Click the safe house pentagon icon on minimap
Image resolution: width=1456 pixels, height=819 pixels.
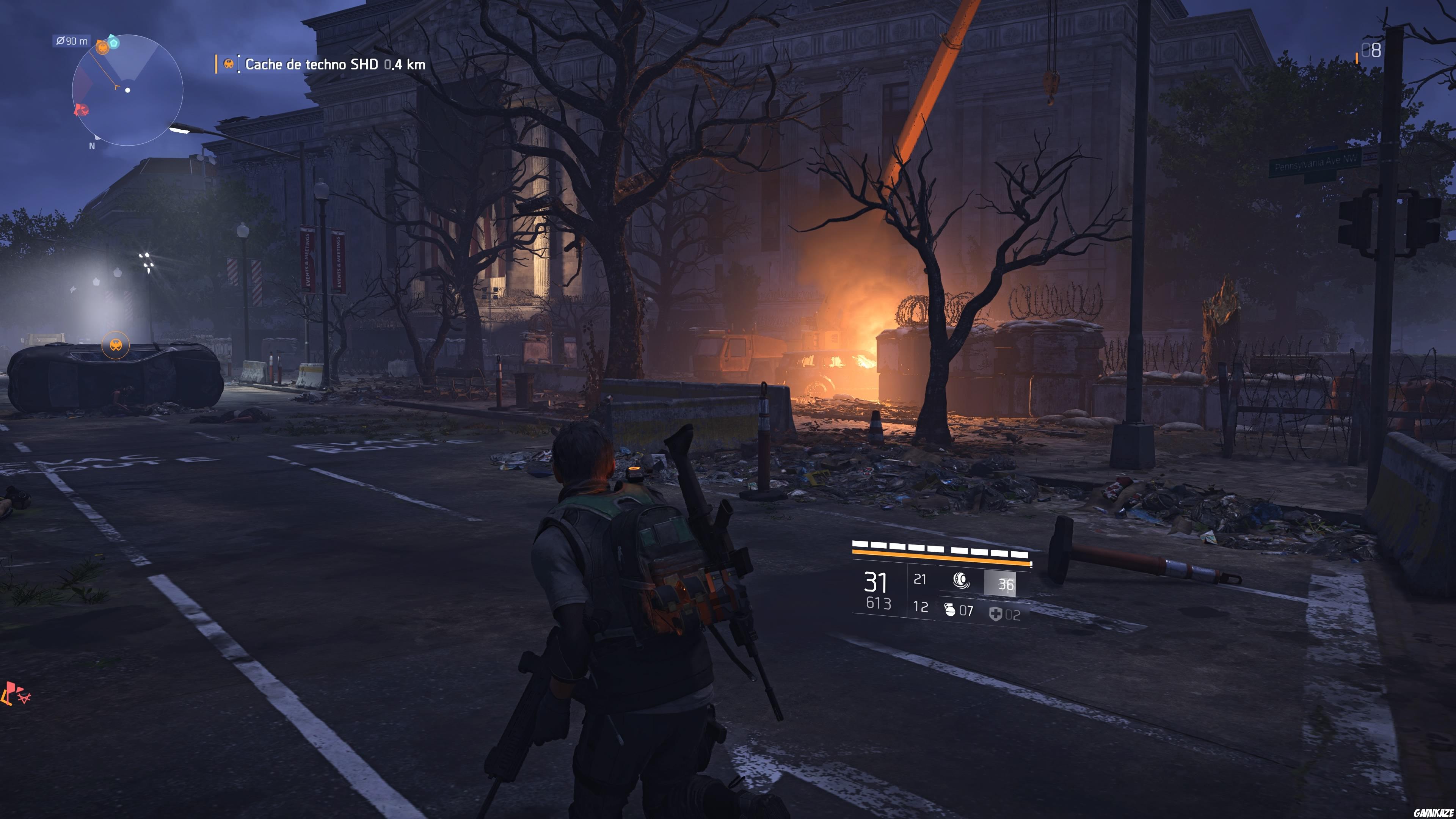(114, 44)
